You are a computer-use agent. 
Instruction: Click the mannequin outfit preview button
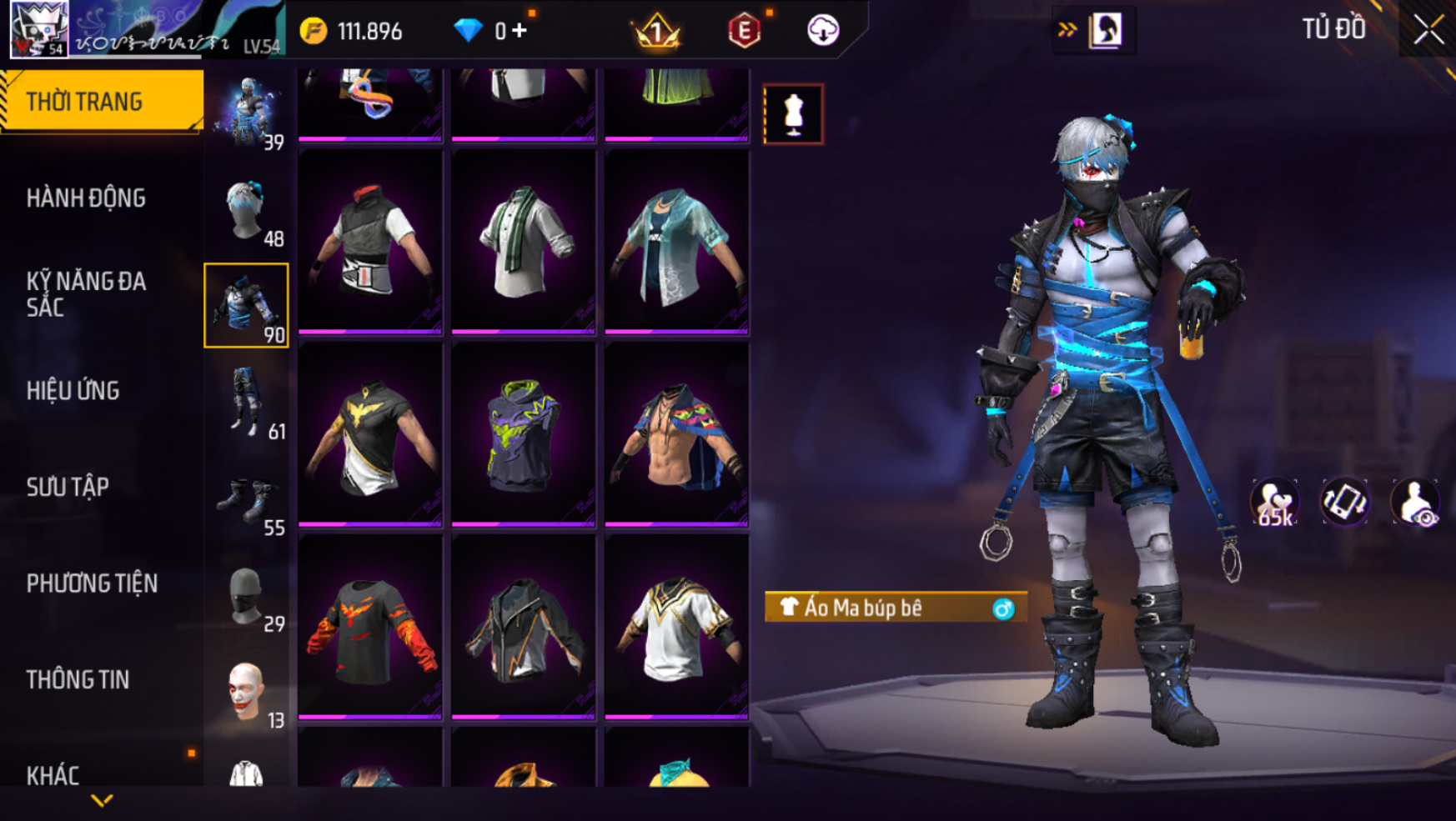pos(793,114)
